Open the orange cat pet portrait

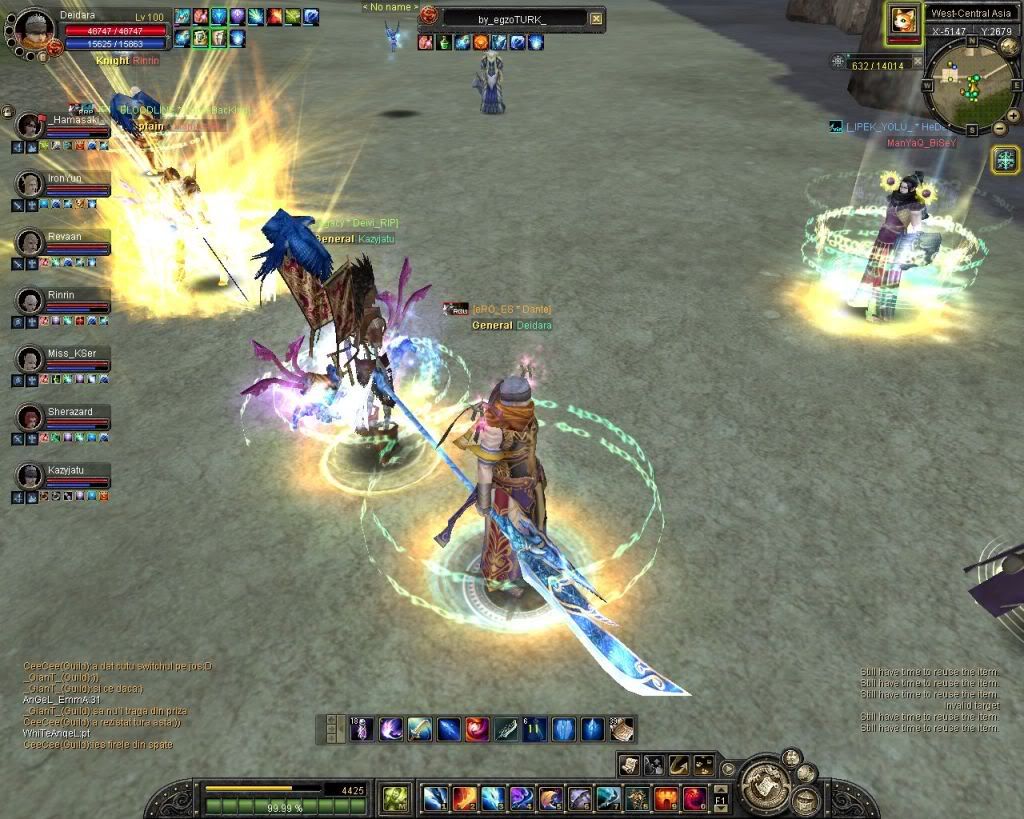903,22
